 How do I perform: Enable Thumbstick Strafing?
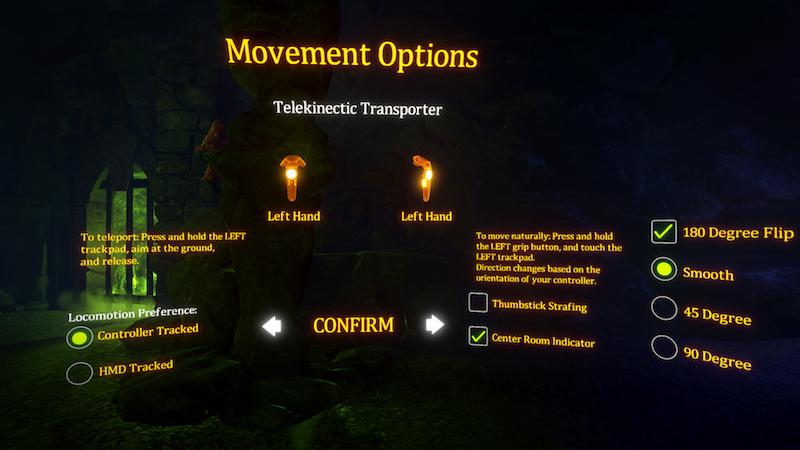478,302
